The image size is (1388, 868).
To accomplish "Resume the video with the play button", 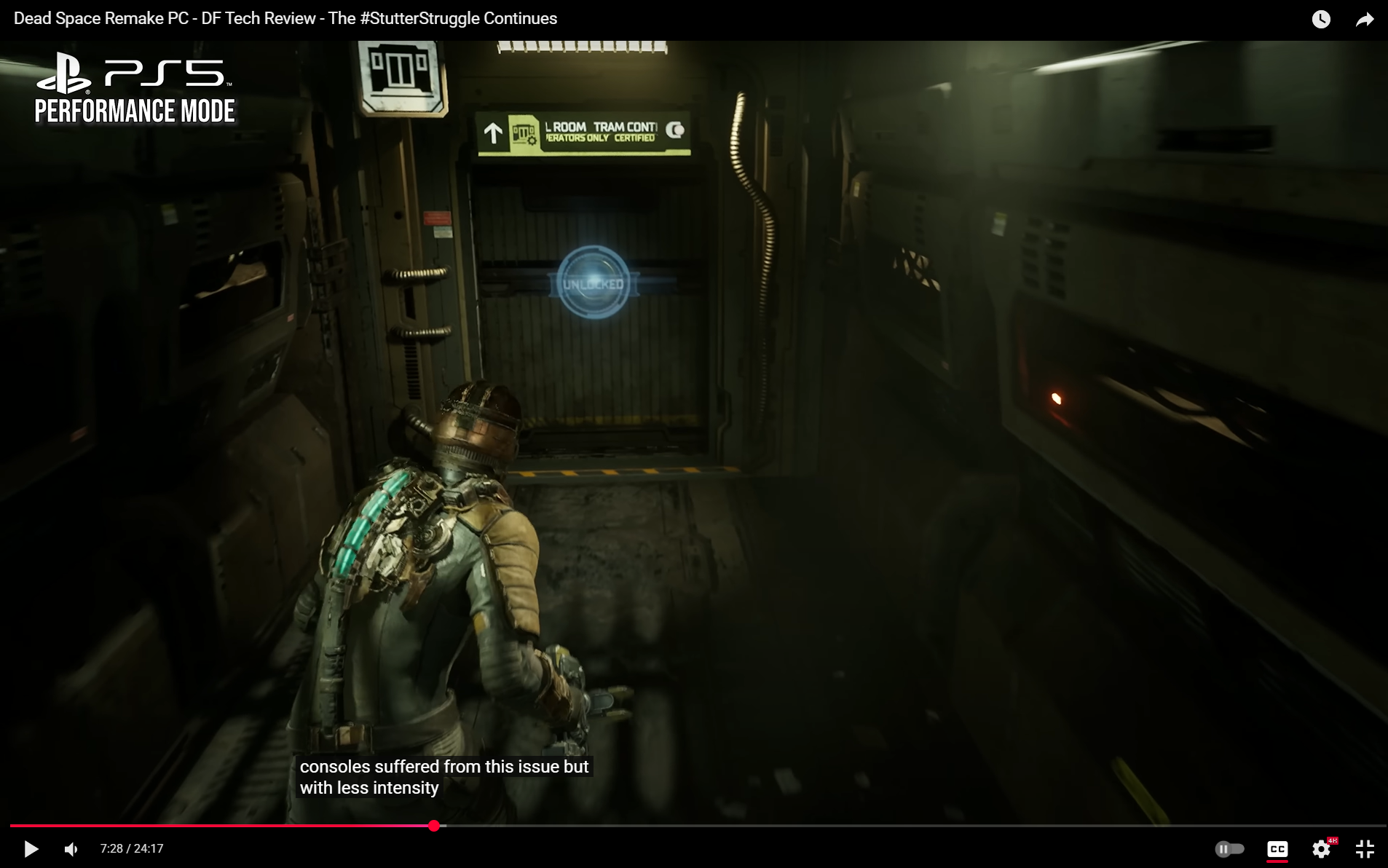I will coord(31,848).
